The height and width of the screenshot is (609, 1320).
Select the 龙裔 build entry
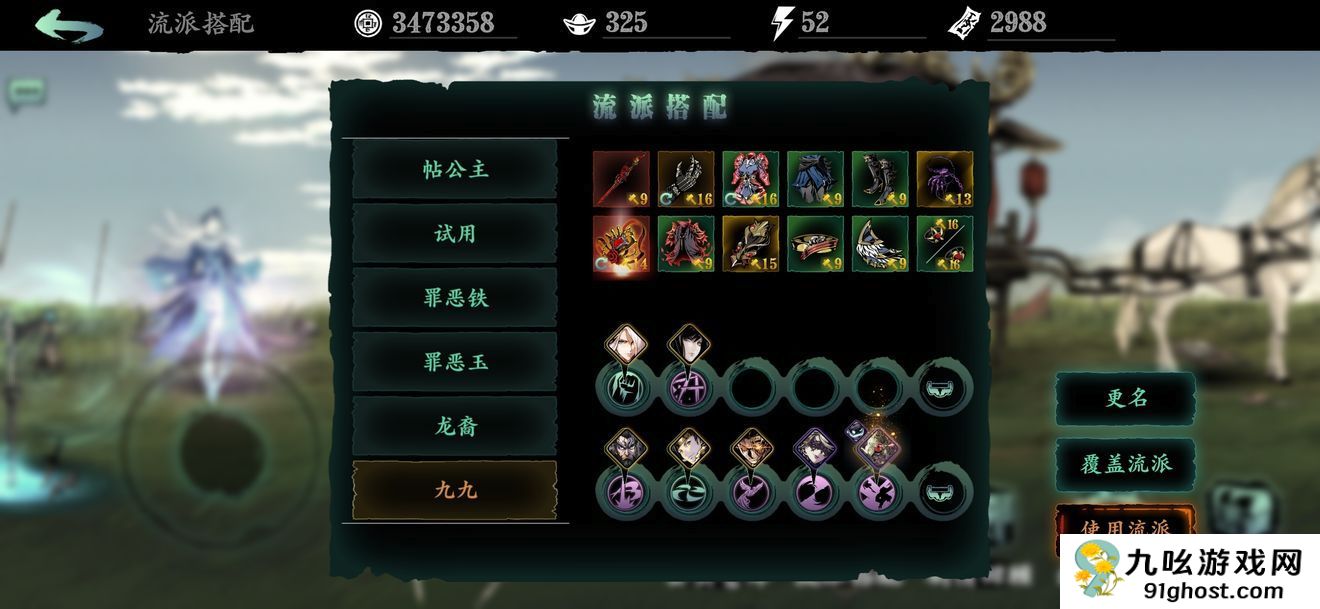[x=455, y=426]
